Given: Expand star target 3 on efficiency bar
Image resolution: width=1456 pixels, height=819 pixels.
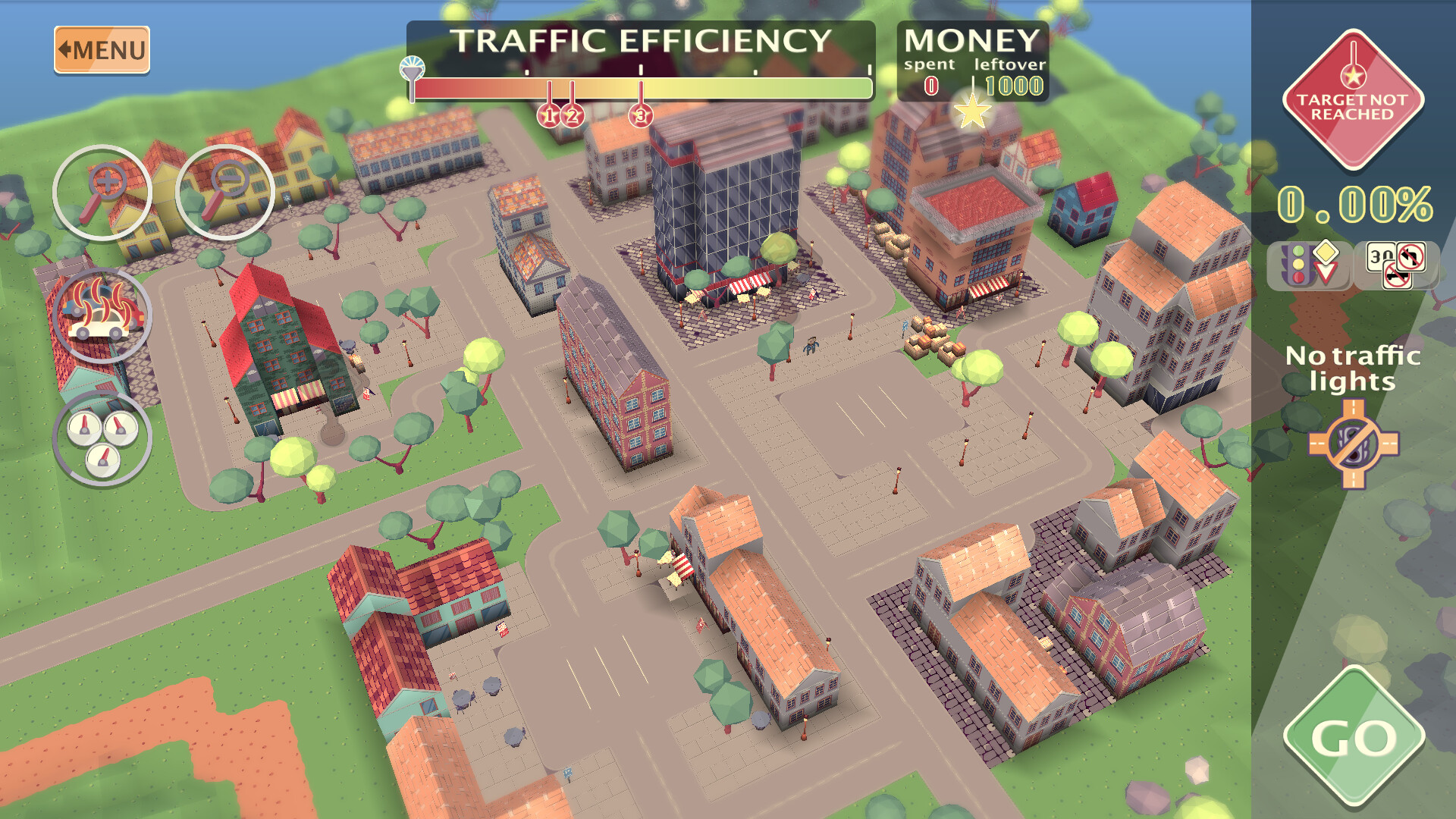Looking at the screenshot, I should (641, 115).
